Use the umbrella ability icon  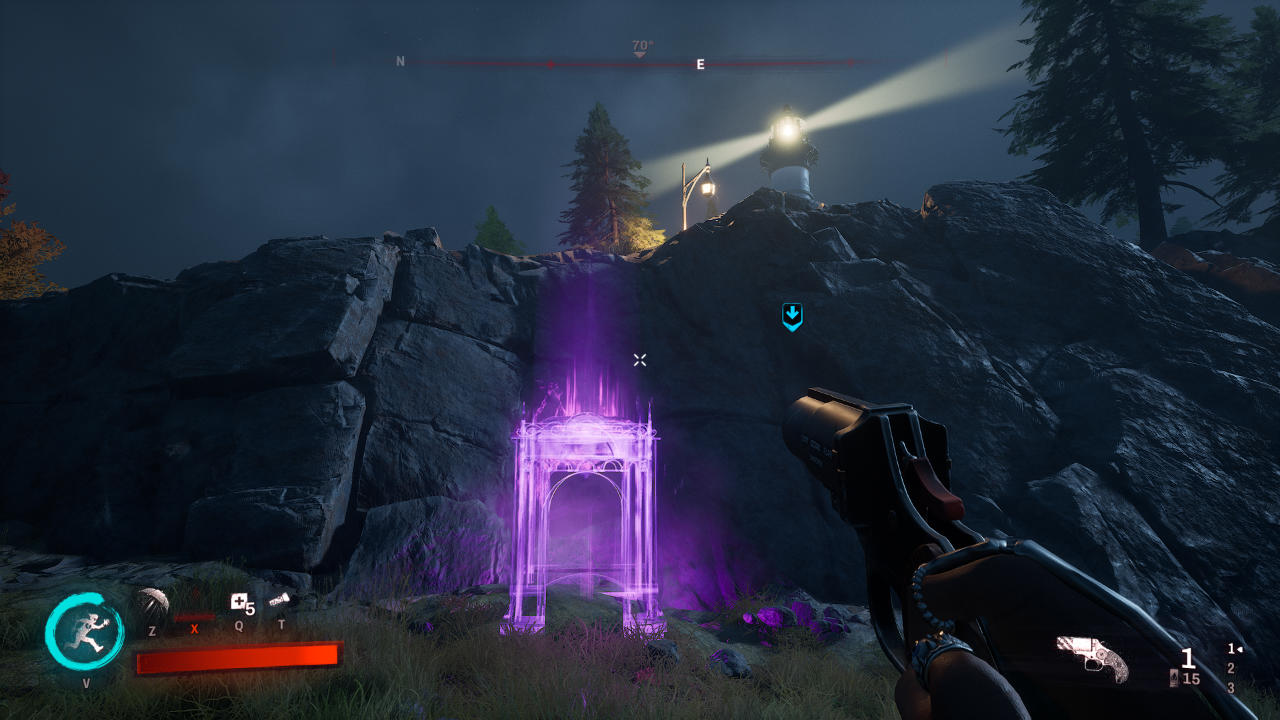pos(152,603)
